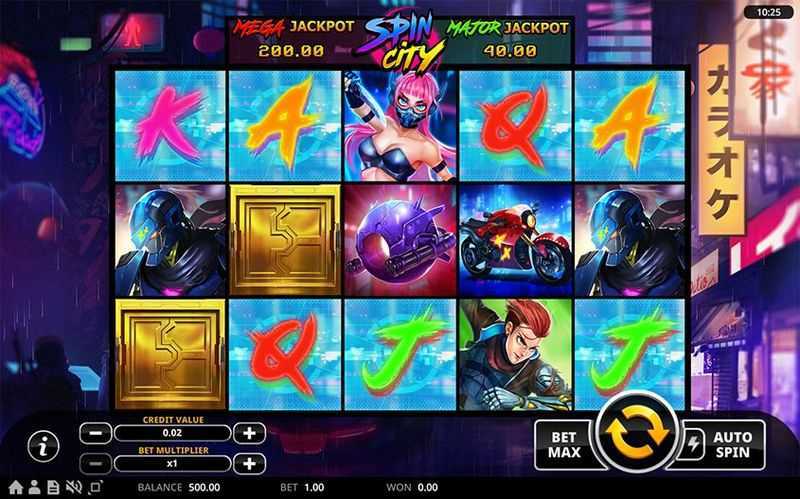Increase the credit value with plus
Image resolution: width=800 pixels, height=499 pixels.
click(248, 433)
